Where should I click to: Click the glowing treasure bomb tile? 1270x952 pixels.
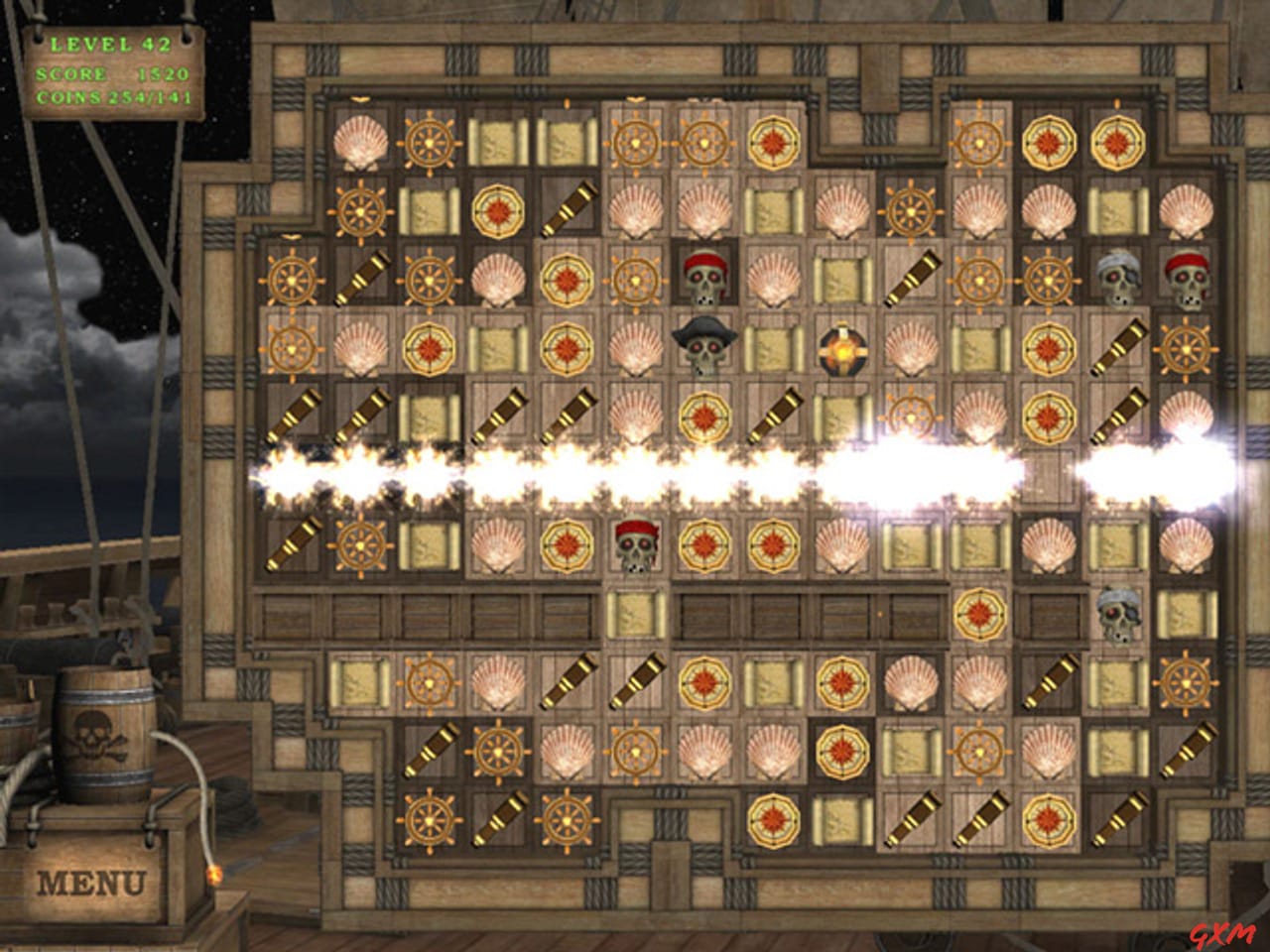(842, 348)
